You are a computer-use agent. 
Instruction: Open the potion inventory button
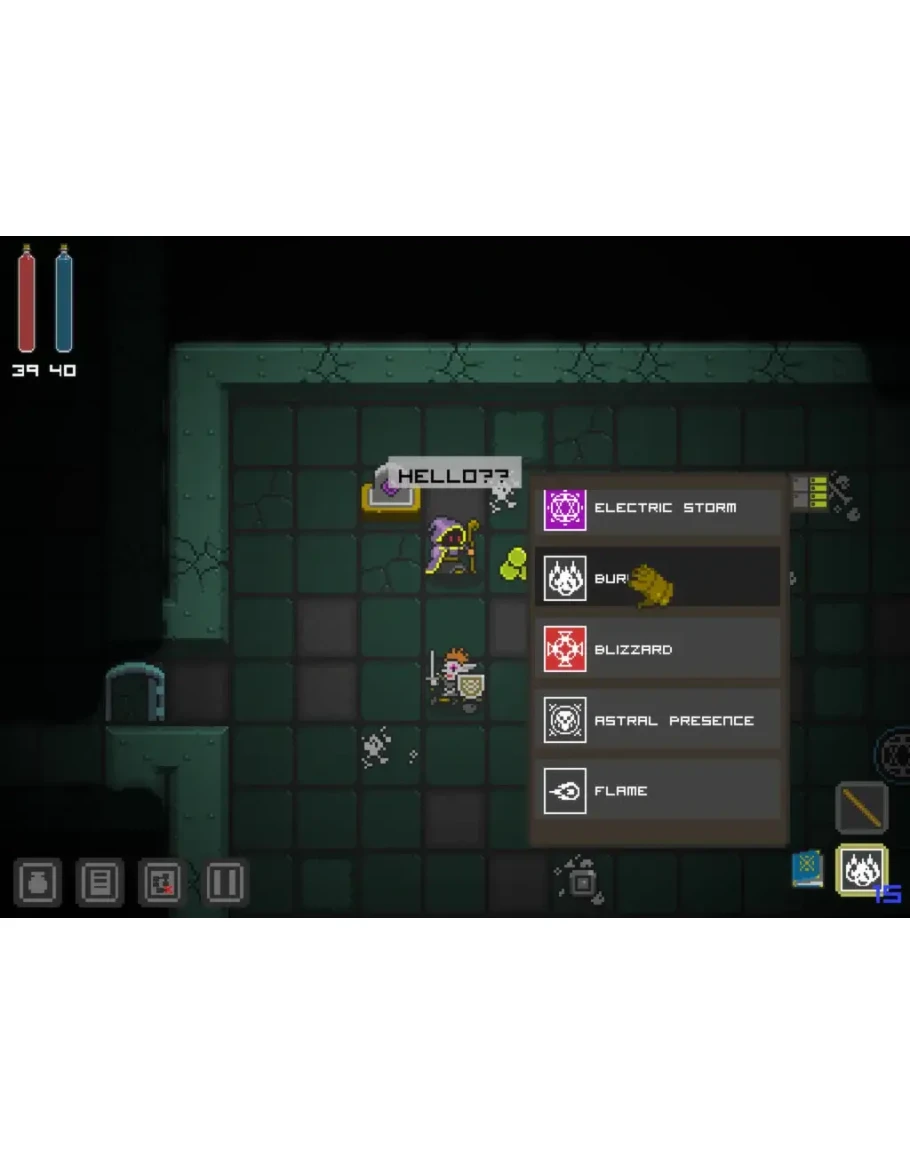pos(38,883)
